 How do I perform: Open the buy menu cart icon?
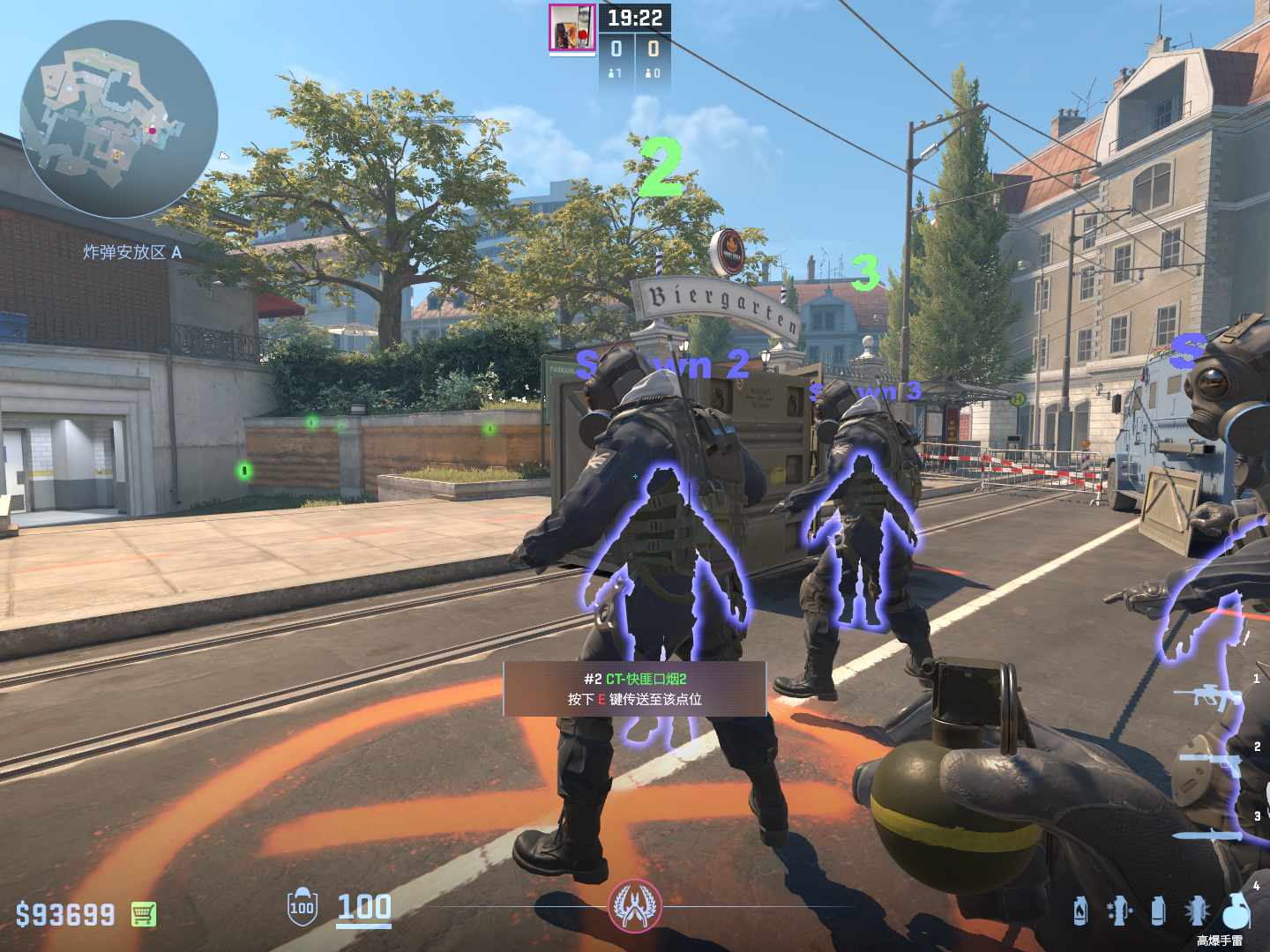point(144,914)
